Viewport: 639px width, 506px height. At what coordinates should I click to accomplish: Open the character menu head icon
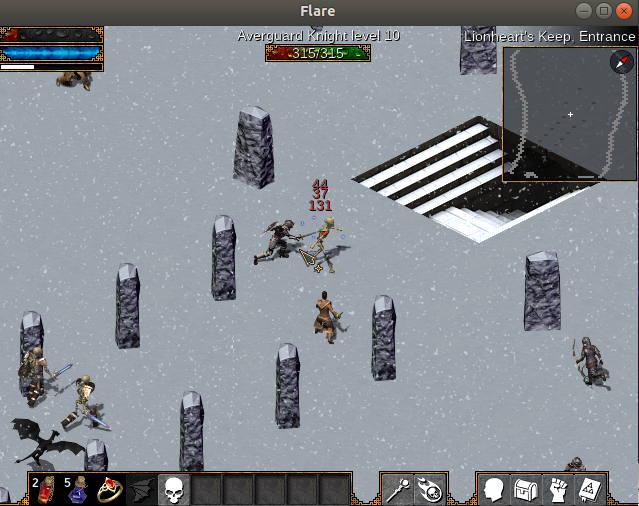493,490
